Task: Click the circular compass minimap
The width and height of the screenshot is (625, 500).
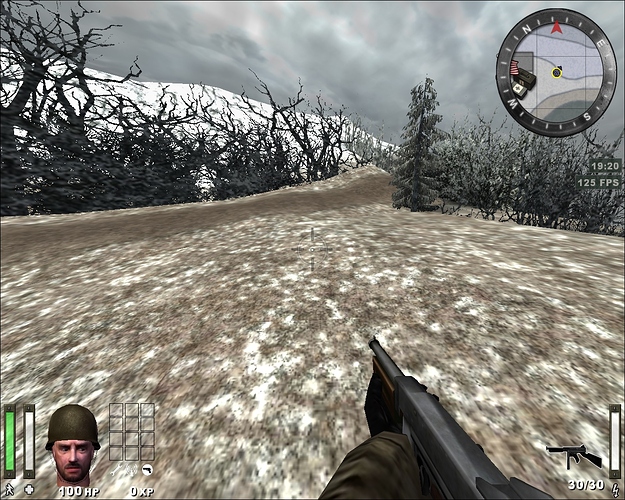Action: [x=556, y=72]
